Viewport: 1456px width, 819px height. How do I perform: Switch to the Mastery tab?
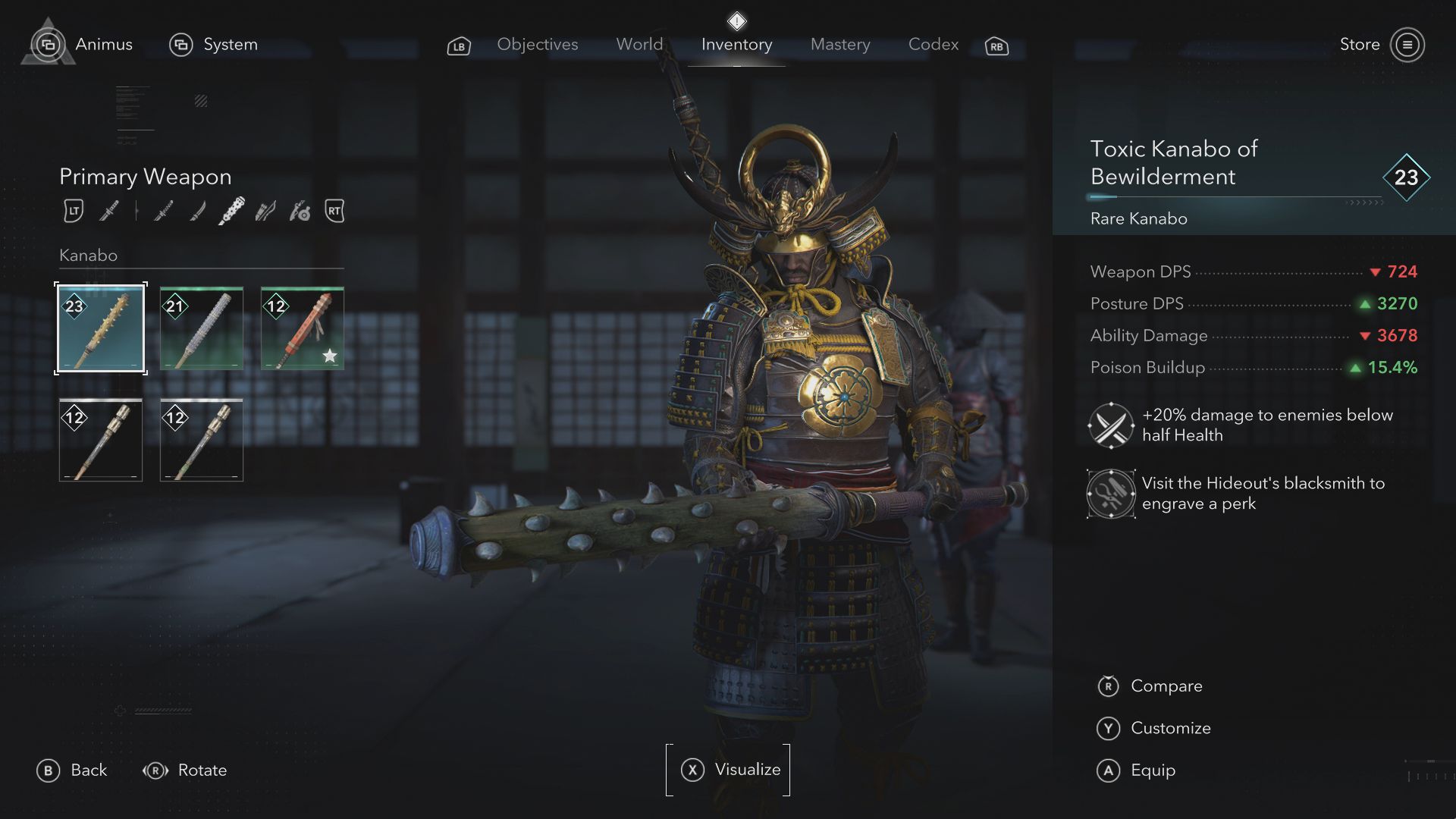839,45
